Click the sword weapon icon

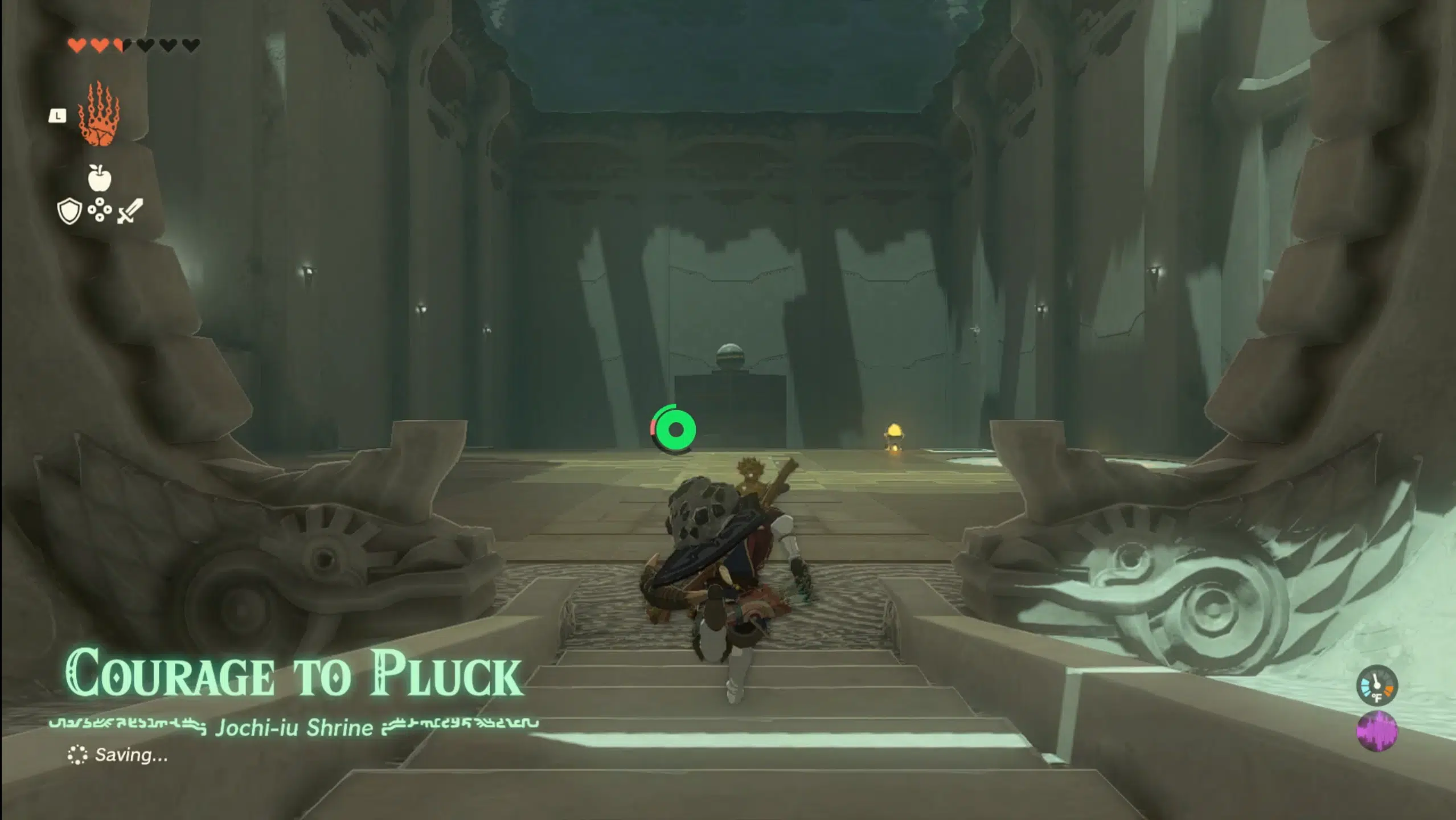130,210
